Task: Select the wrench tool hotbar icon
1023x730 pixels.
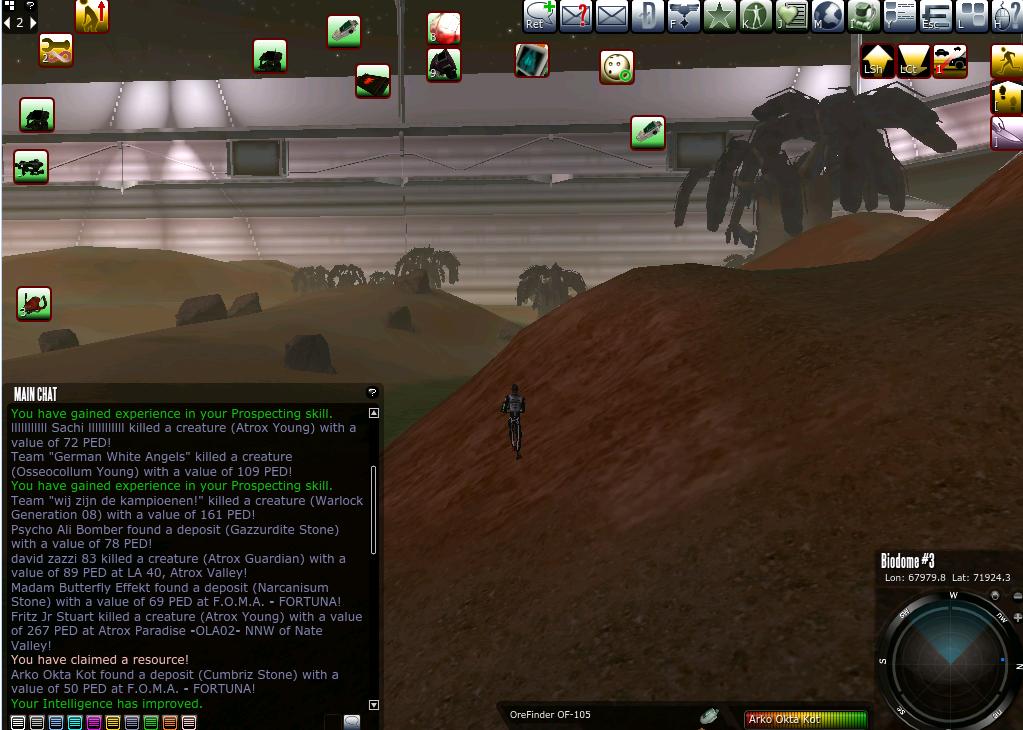Action: point(56,50)
